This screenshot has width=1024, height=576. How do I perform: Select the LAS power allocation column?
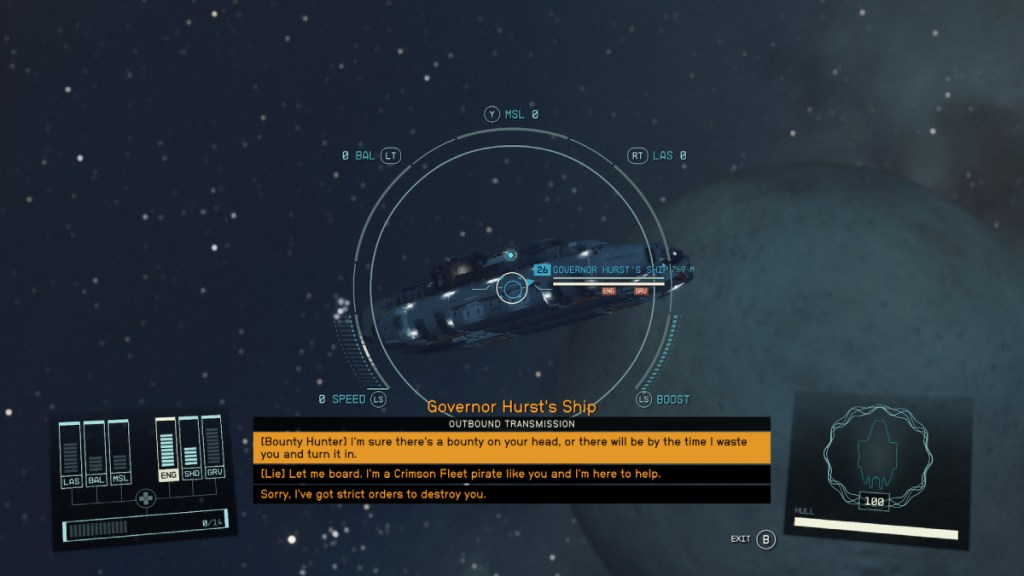71,455
